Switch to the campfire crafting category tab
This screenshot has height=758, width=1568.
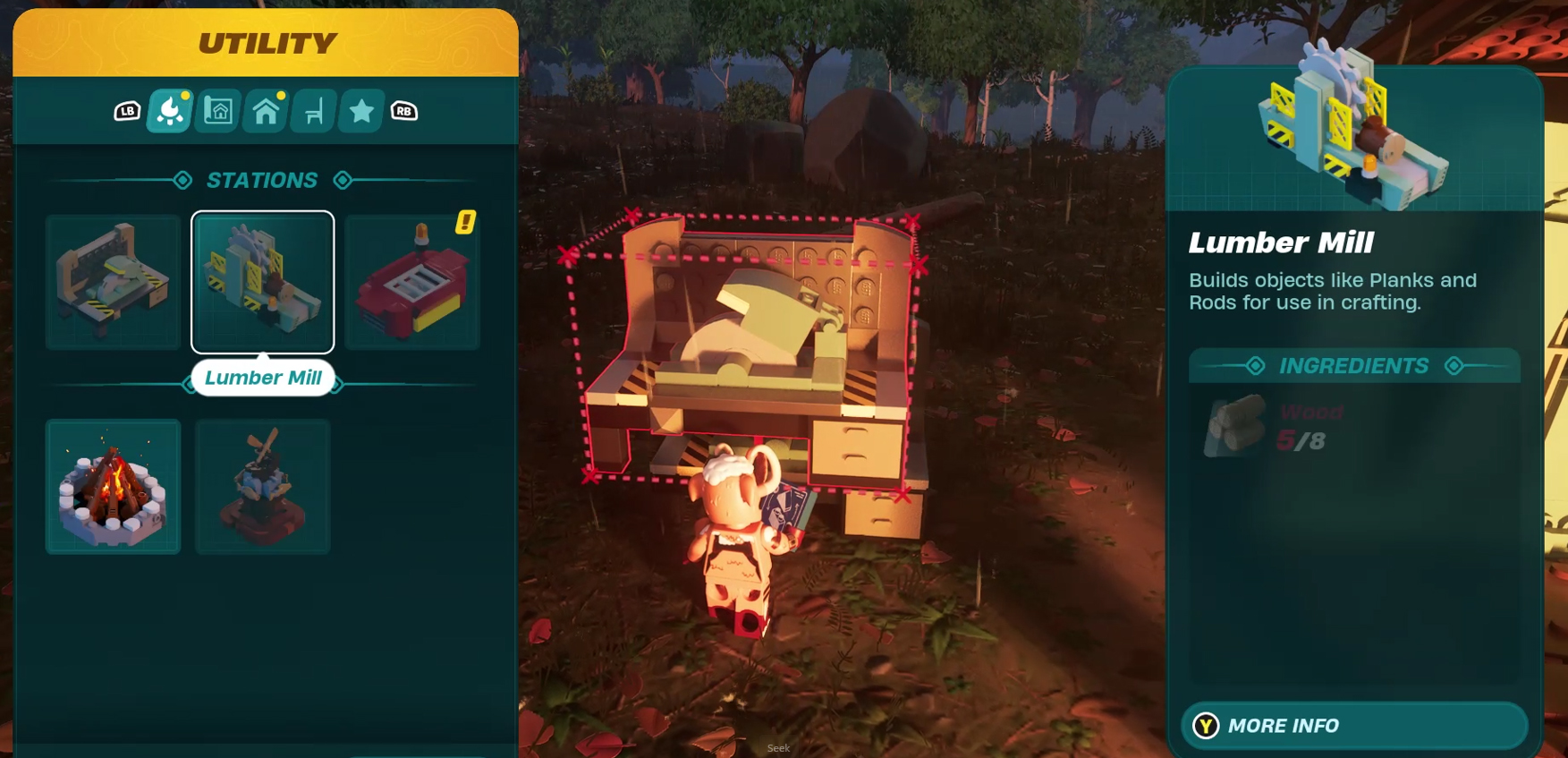[x=169, y=109]
